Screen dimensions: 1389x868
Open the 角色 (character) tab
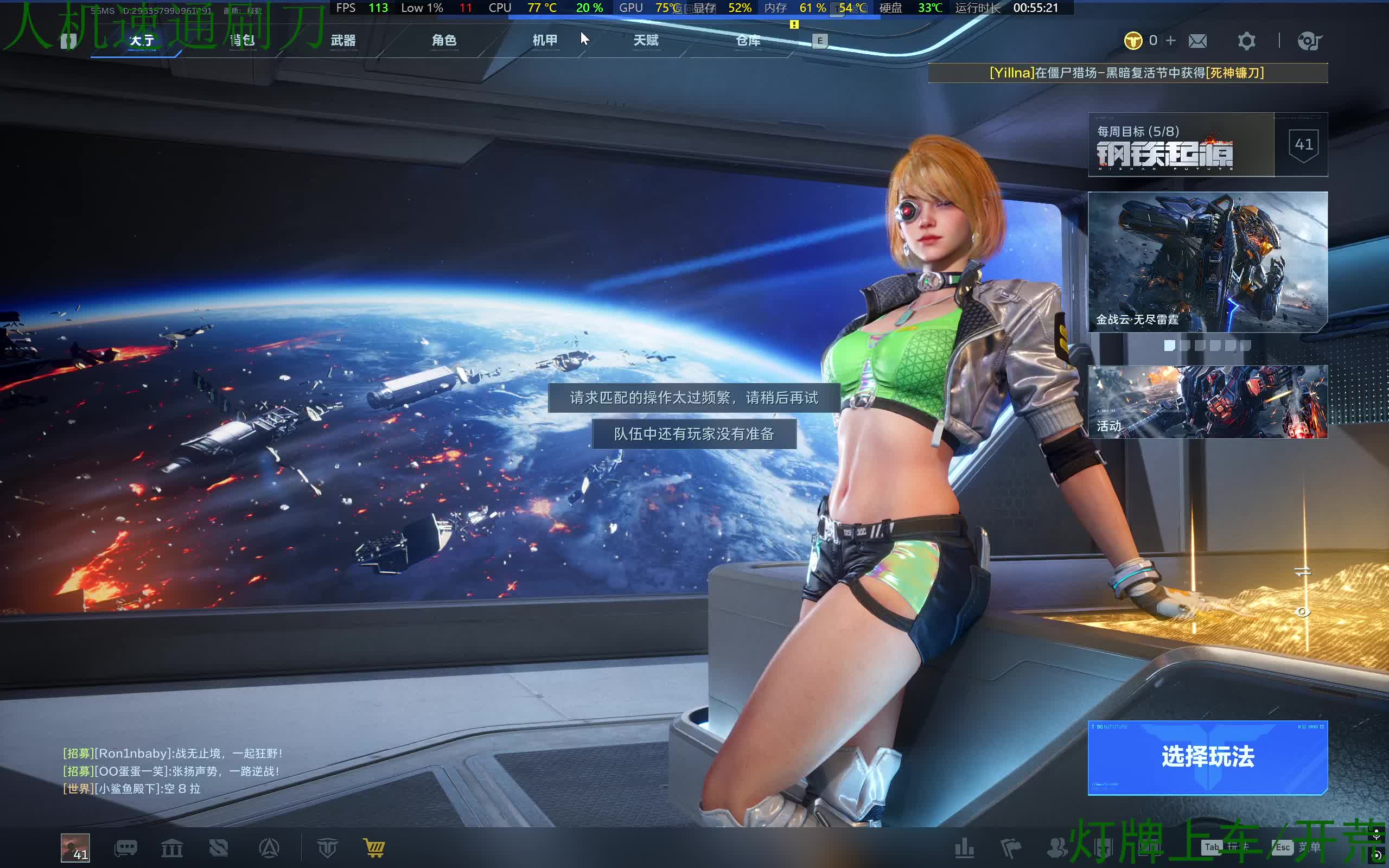444,40
